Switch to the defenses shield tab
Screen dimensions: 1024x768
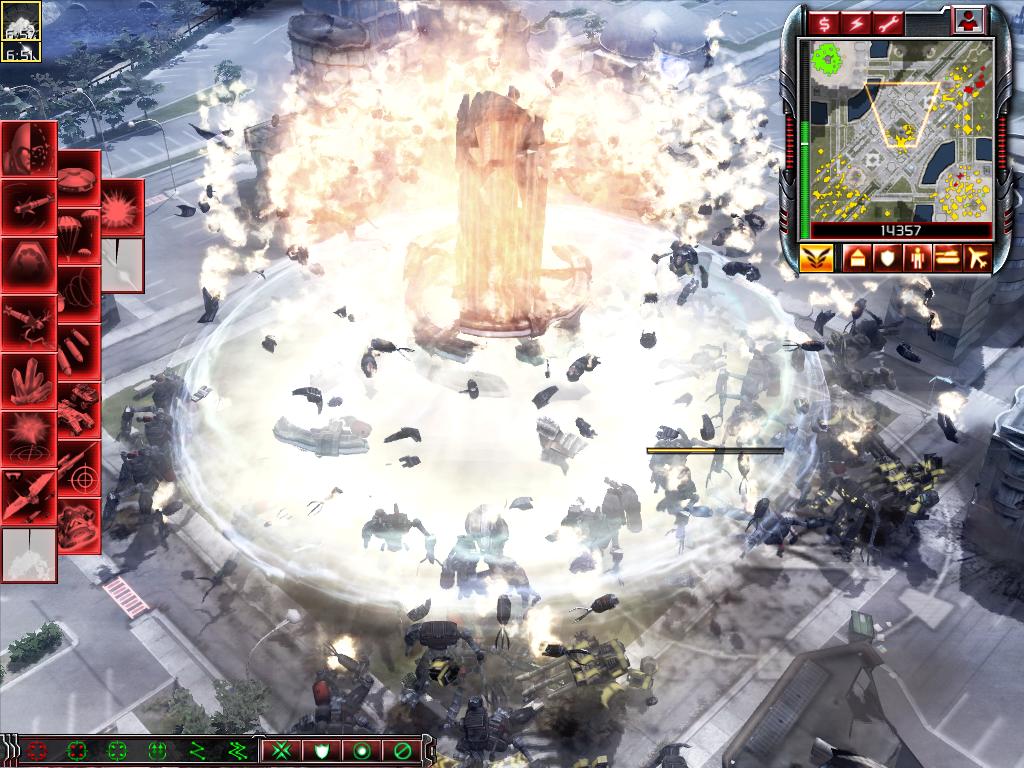click(x=887, y=259)
